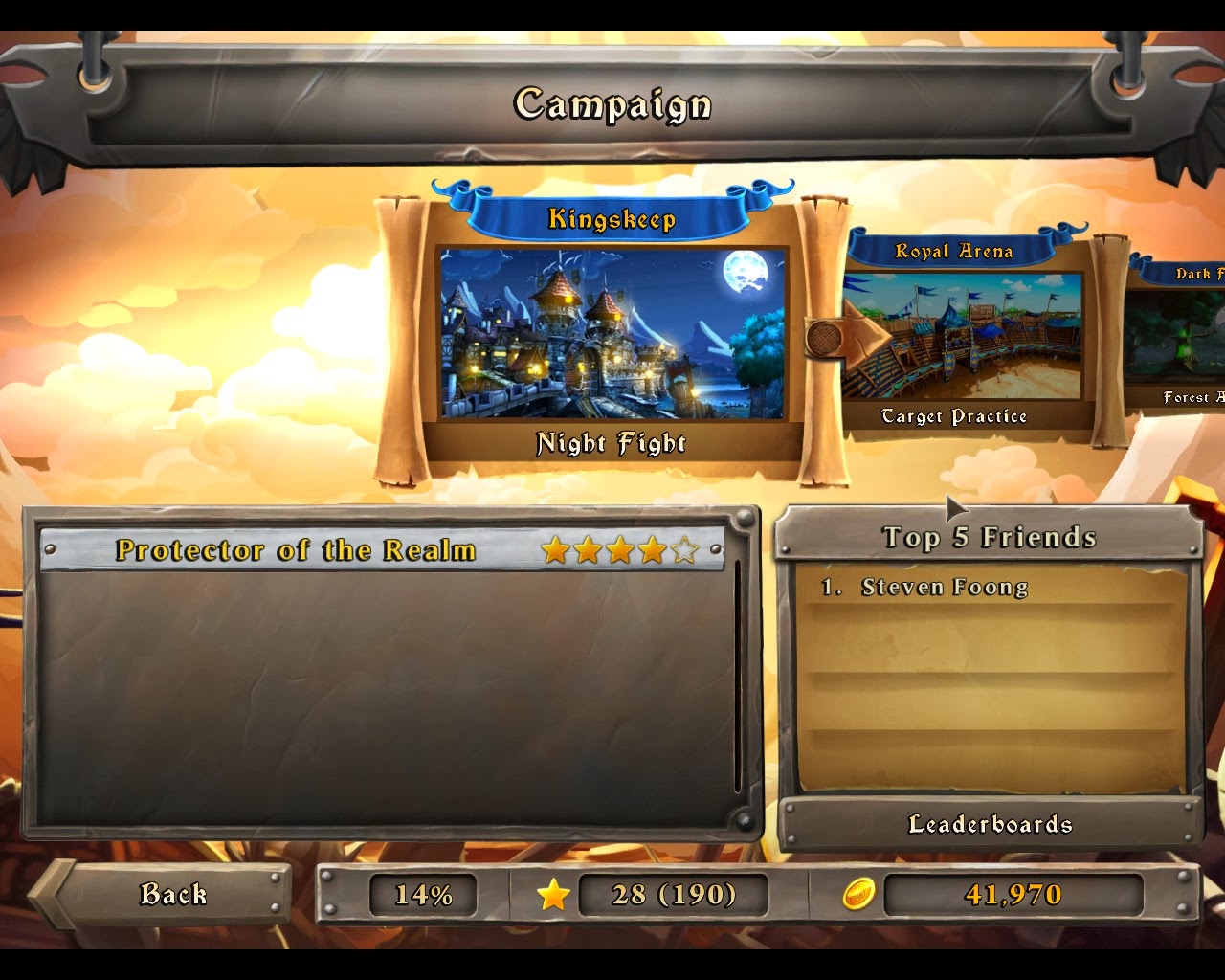The image size is (1225, 980).
Task: Click the Royal Arena banner ribbon
Action: [x=954, y=252]
